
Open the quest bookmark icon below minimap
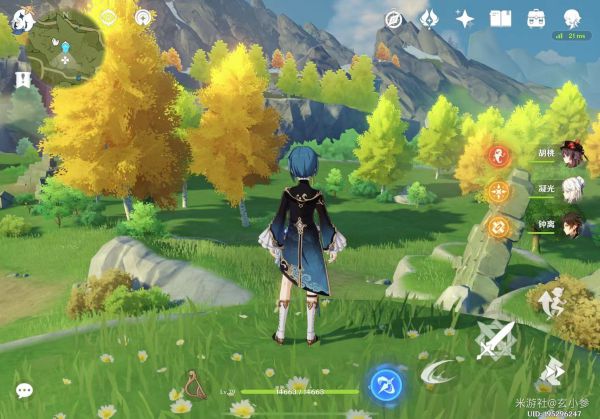click(21, 78)
